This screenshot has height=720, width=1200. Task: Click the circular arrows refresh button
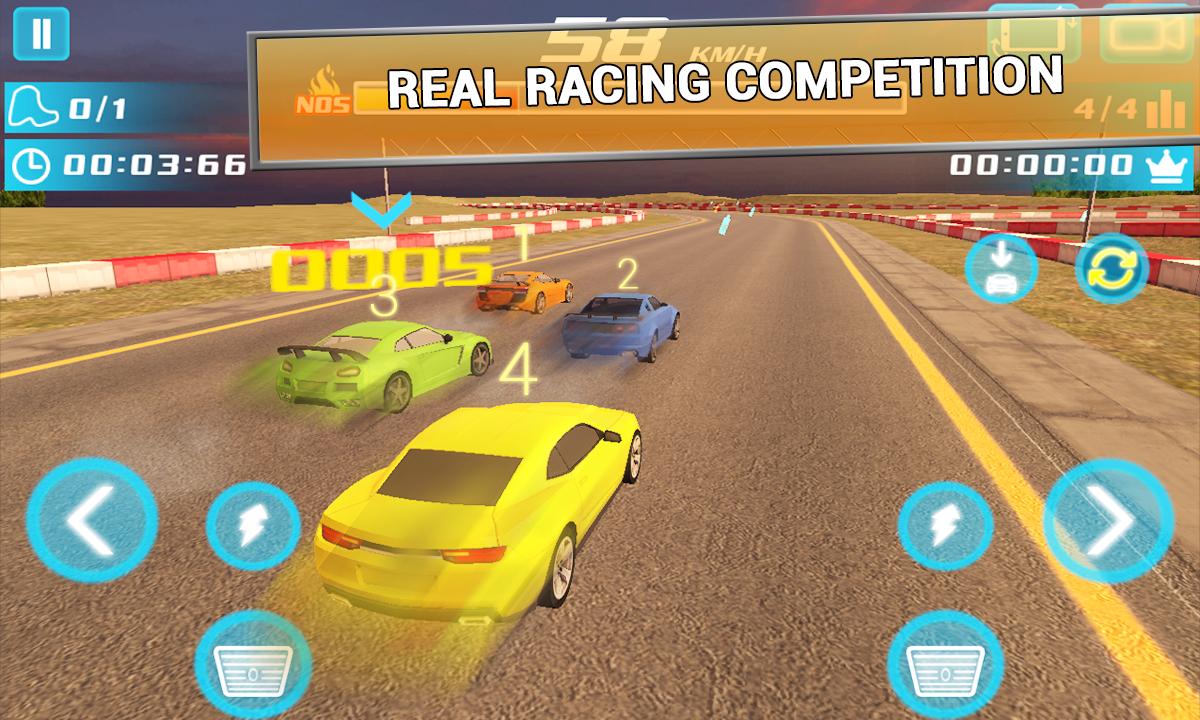click(1110, 270)
